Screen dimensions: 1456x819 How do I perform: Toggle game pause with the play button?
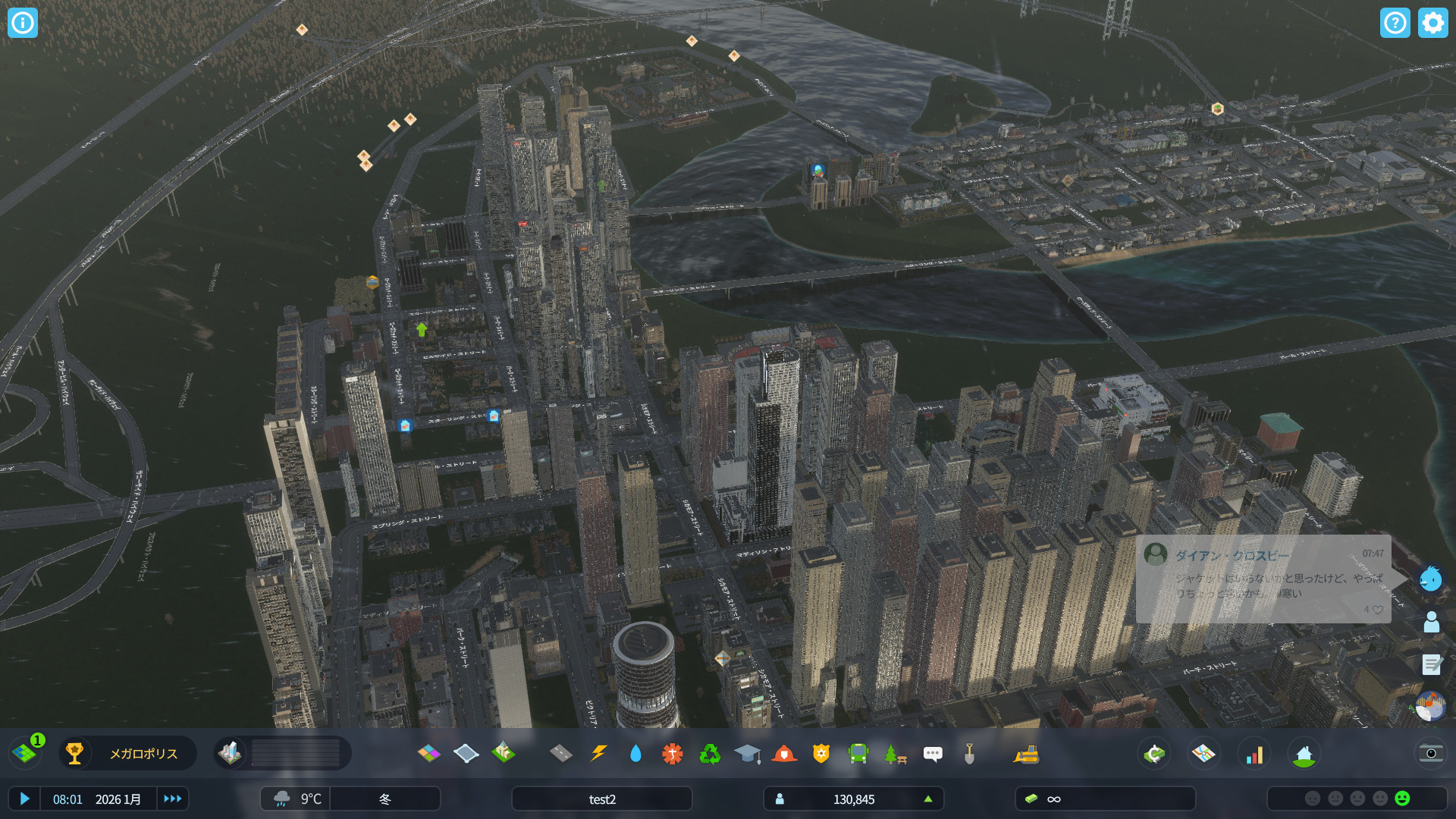(x=25, y=799)
